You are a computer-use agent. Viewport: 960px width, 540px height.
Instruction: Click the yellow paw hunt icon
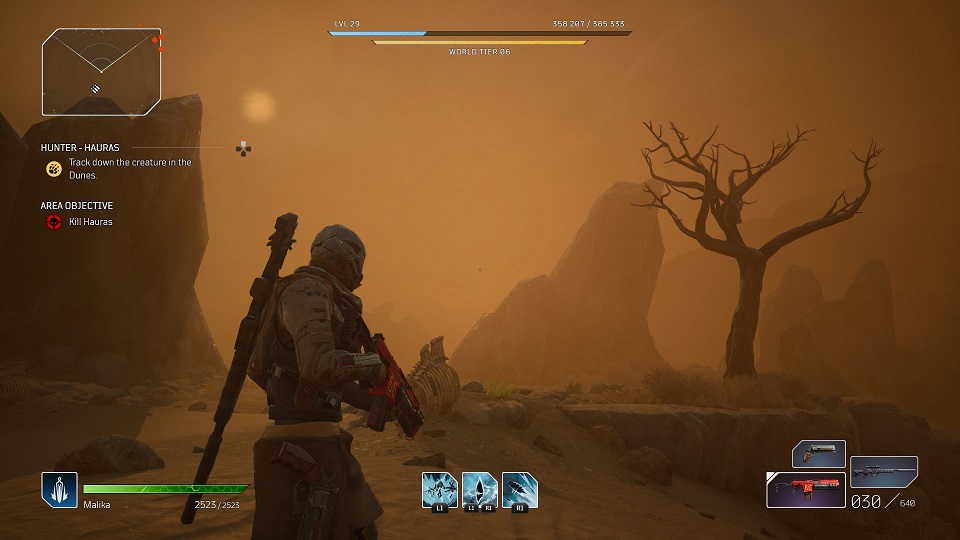pyautogui.click(x=54, y=168)
